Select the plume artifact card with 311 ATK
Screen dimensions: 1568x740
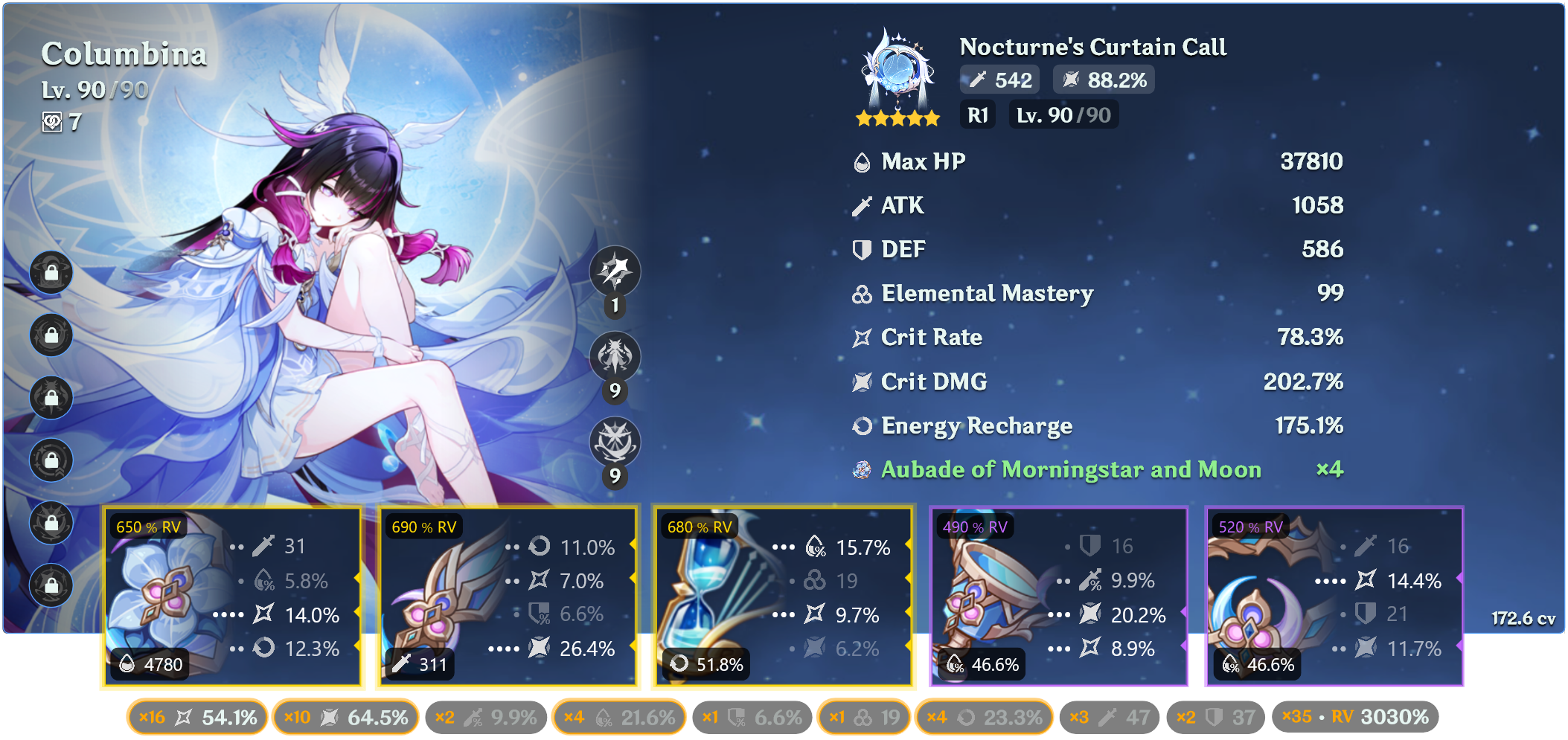click(x=508, y=597)
